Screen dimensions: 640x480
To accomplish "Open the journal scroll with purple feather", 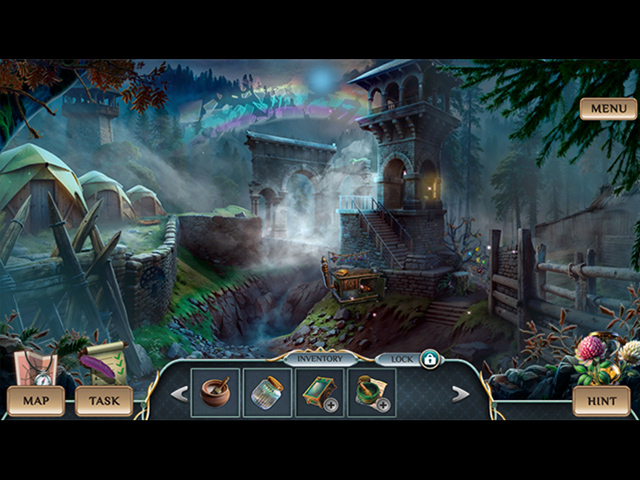I will point(104,364).
